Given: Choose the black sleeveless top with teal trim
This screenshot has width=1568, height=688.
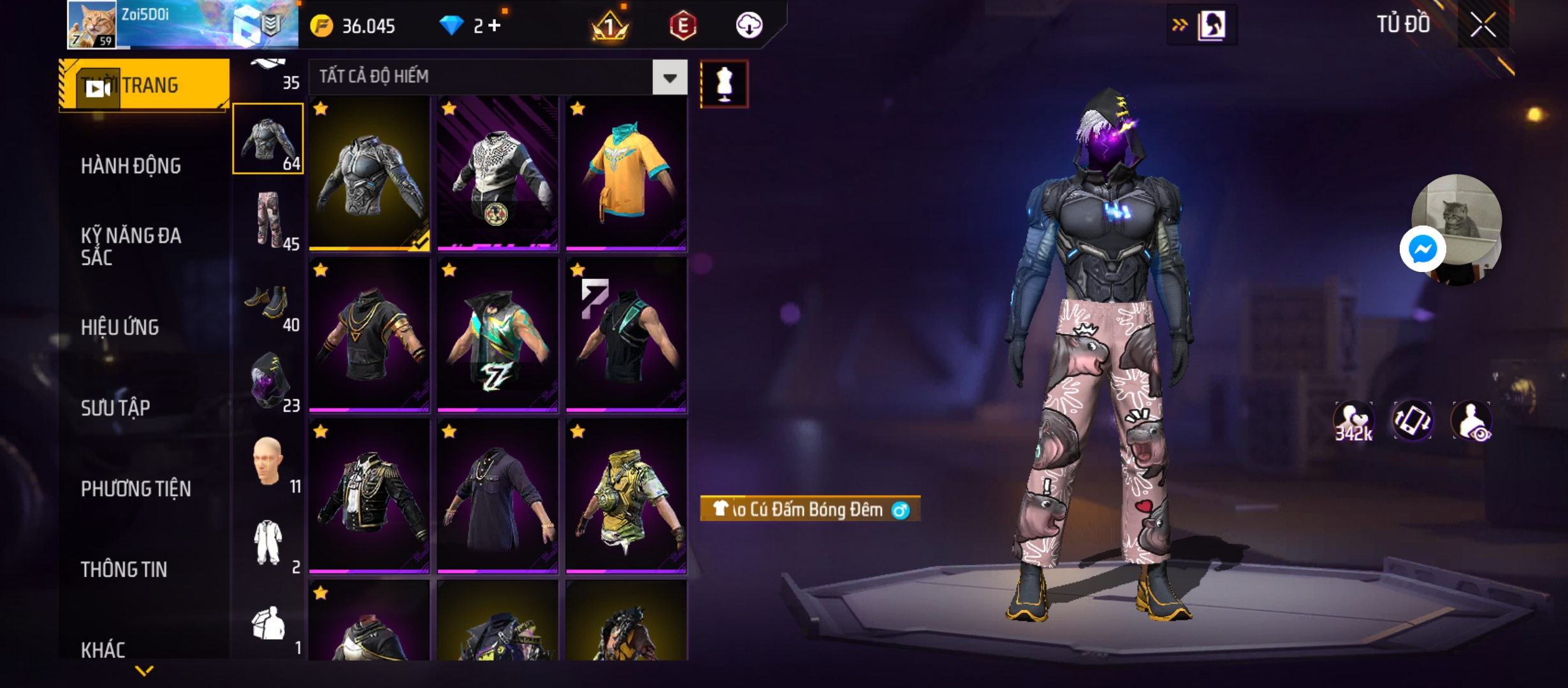Looking at the screenshot, I should 626,334.
